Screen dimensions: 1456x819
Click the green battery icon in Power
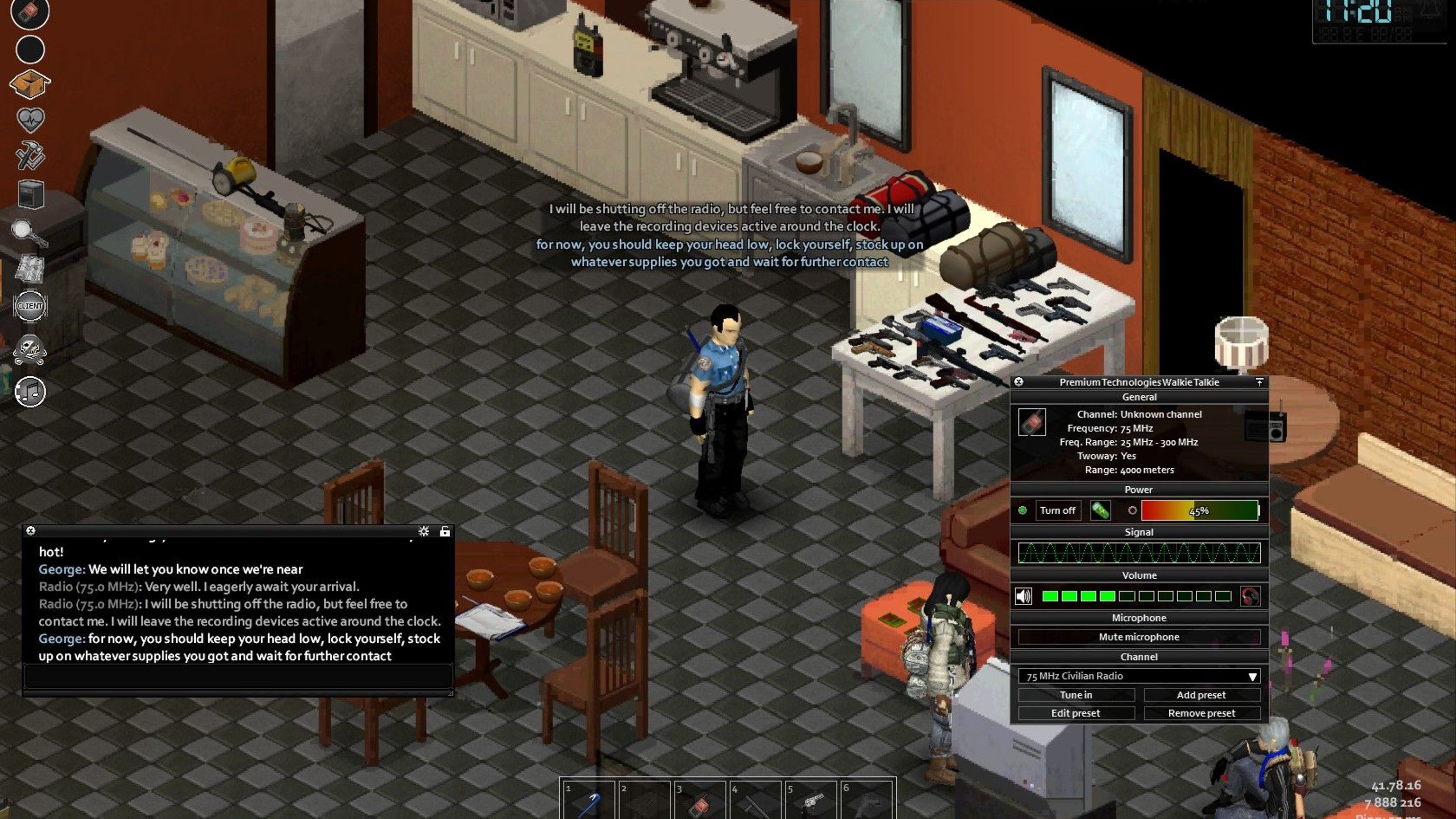pyautogui.click(x=1100, y=510)
